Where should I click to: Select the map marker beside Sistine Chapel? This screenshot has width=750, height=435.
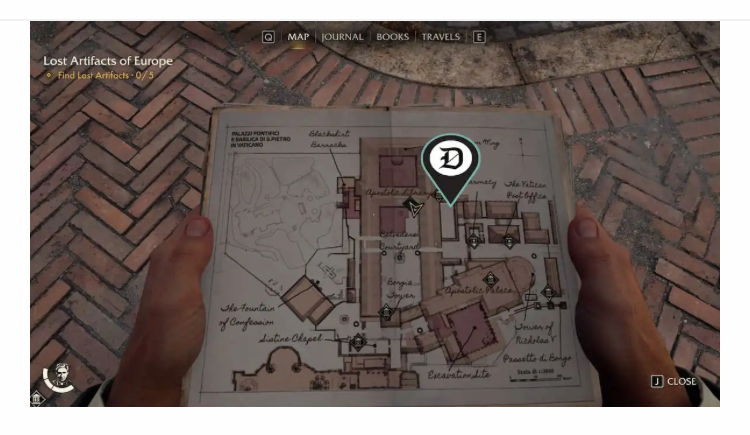(358, 340)
